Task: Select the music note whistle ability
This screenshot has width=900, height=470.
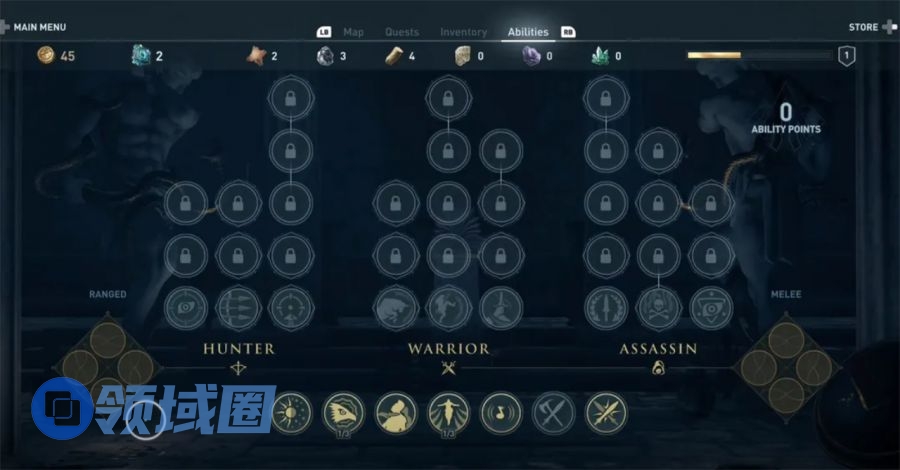Action: click(501, 412)
